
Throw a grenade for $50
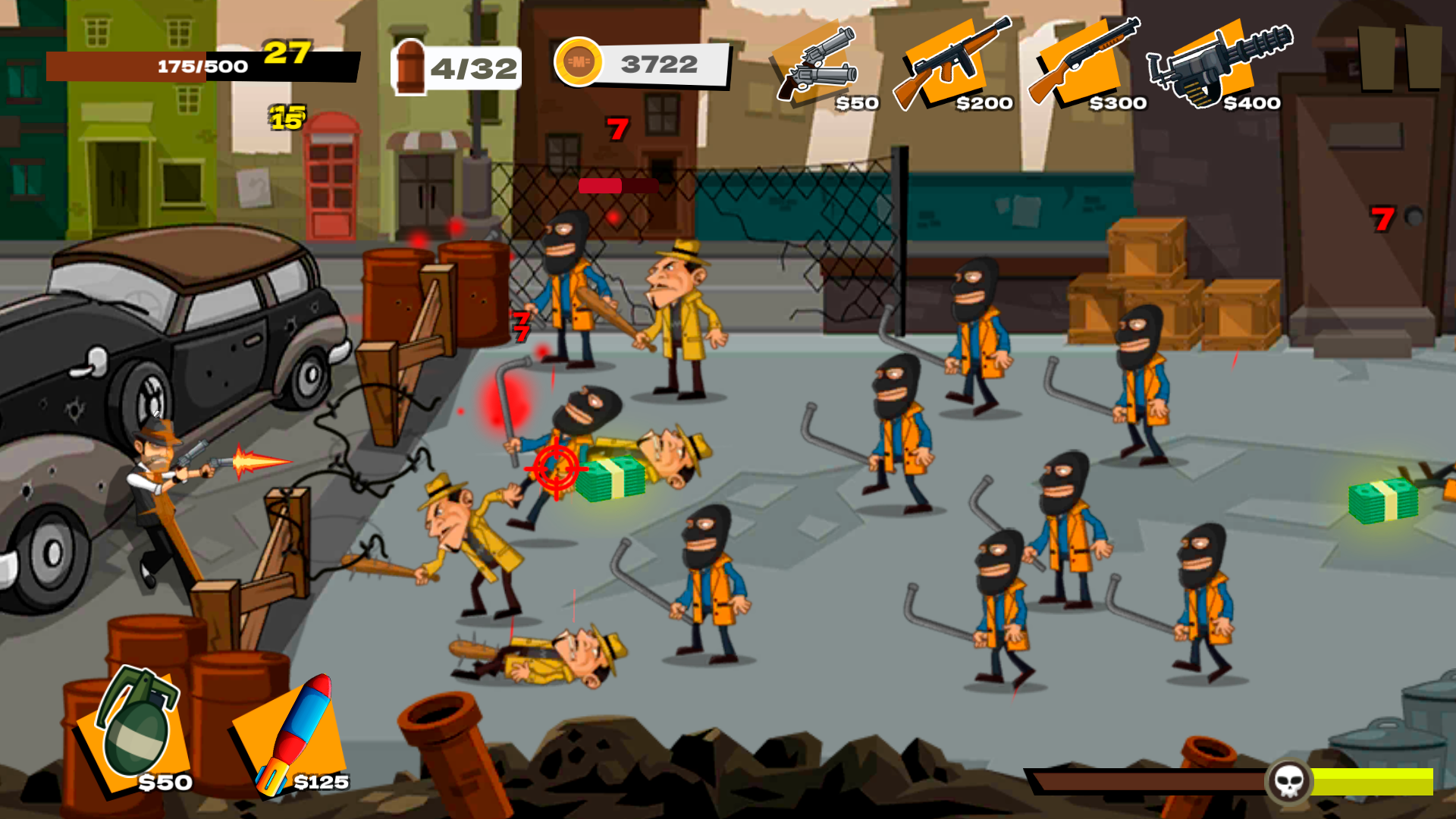pos(136,739)
